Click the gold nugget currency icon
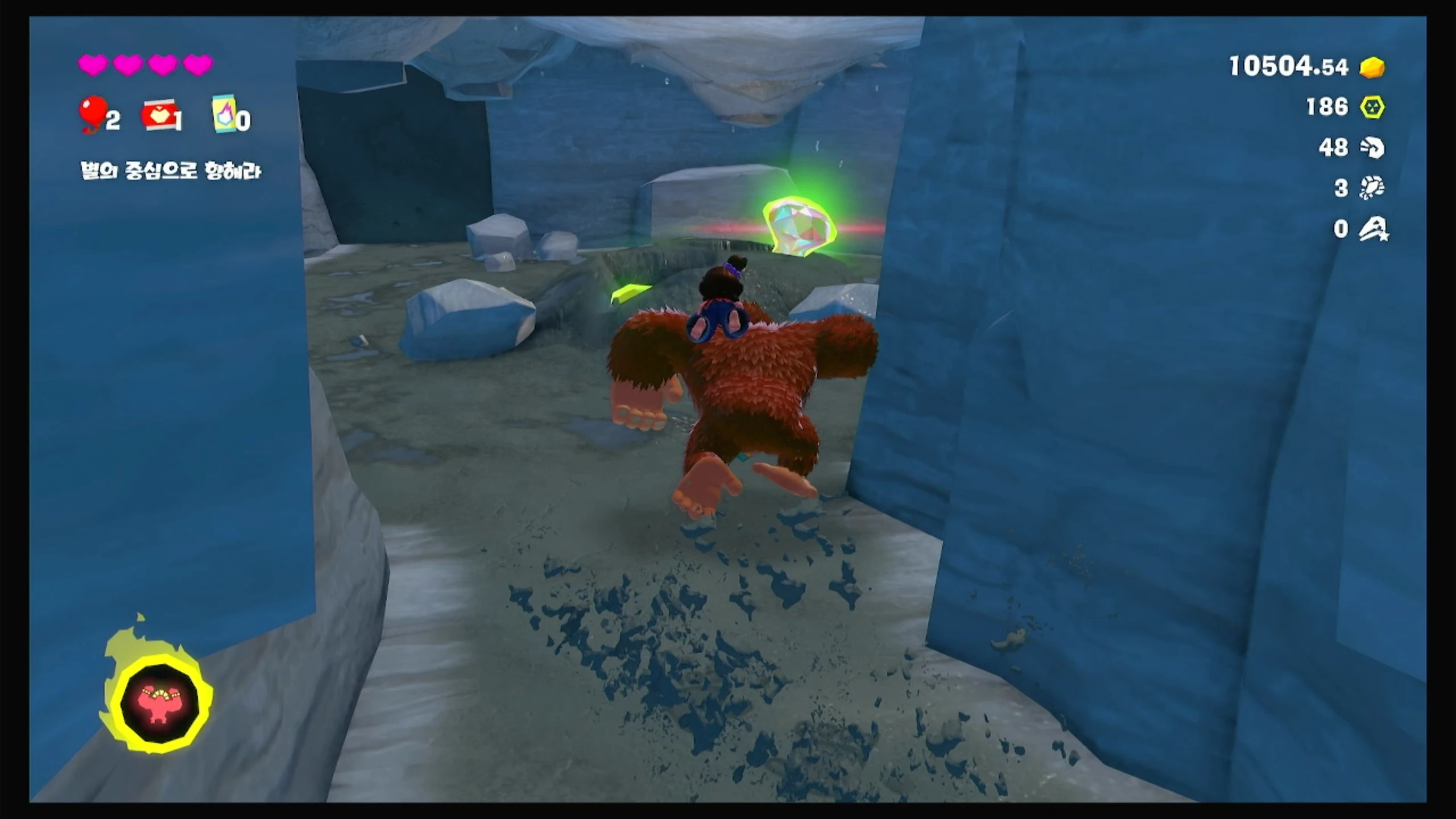1456x819 pixels. (x=1372, y=67)
